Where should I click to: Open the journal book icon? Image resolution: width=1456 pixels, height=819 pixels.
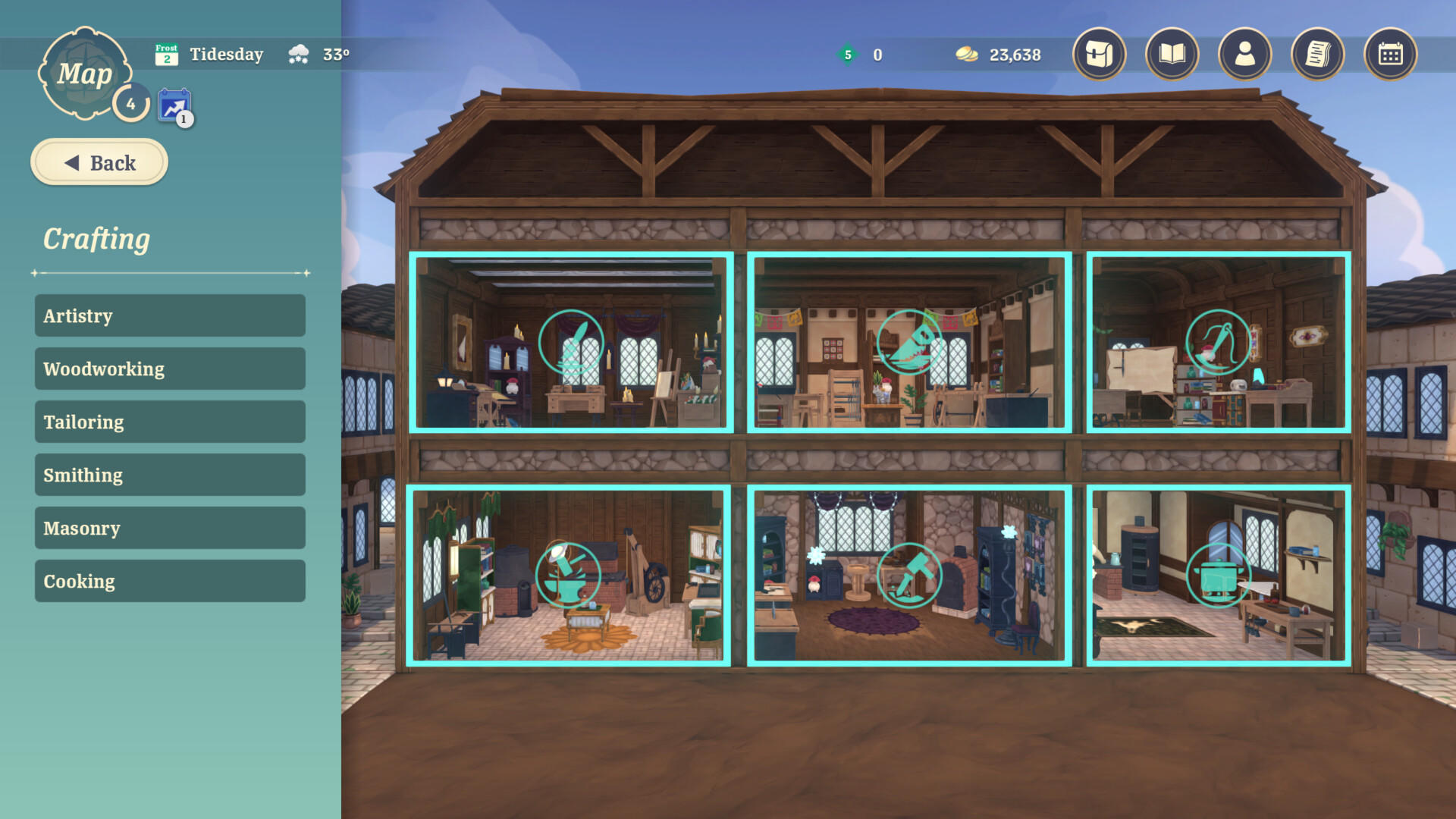[1170, 55]
